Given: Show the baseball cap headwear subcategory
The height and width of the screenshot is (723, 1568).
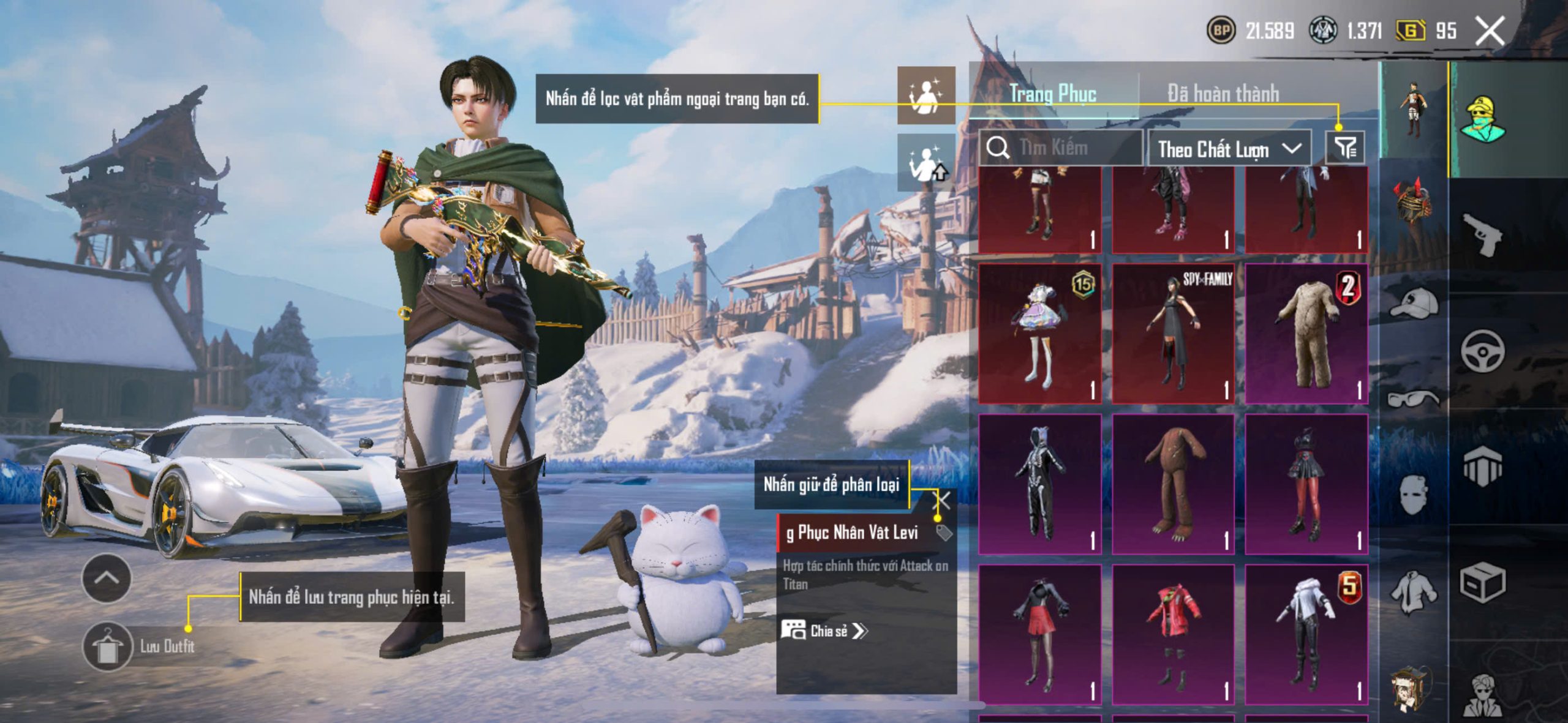Looking at the screenshot, I should 1414,303.
